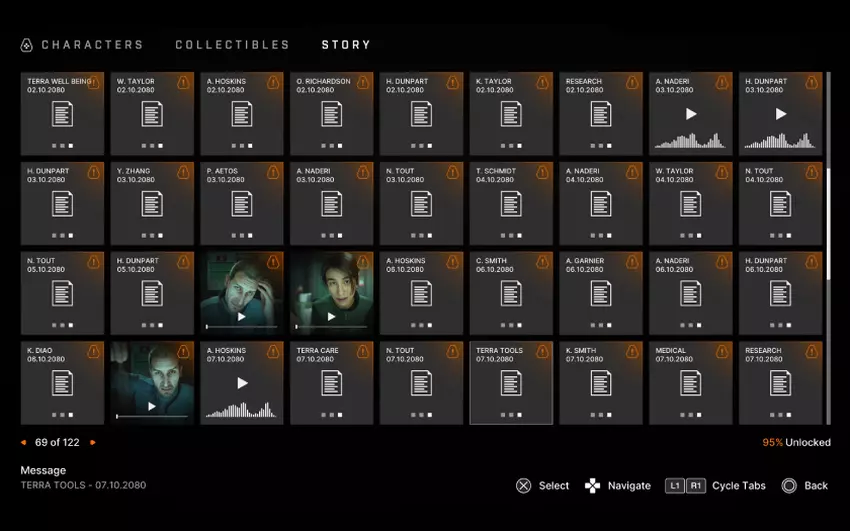Image resolution: width=850 pixels, height=531 pixels.
Task: Open T. Schmidt's entry from 04.10.2080
Action: [x=511, y=204]
